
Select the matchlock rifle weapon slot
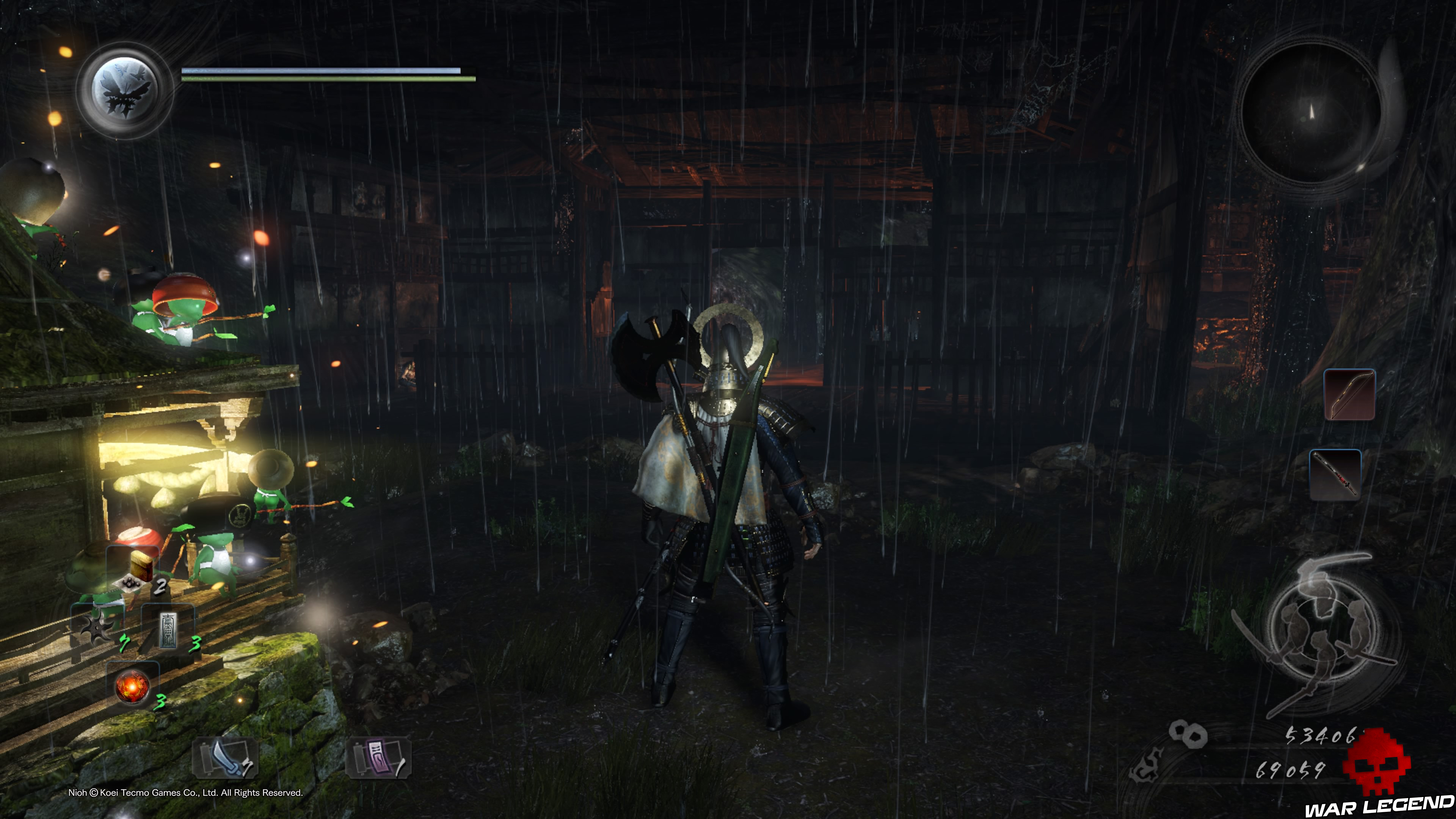coord(1335,475)
